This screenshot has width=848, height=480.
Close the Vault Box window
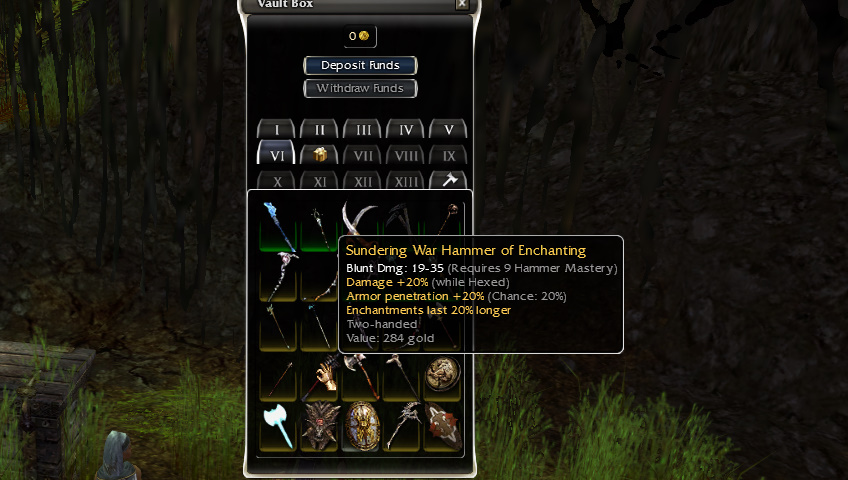pyautogui.click(x=461, y=4)
